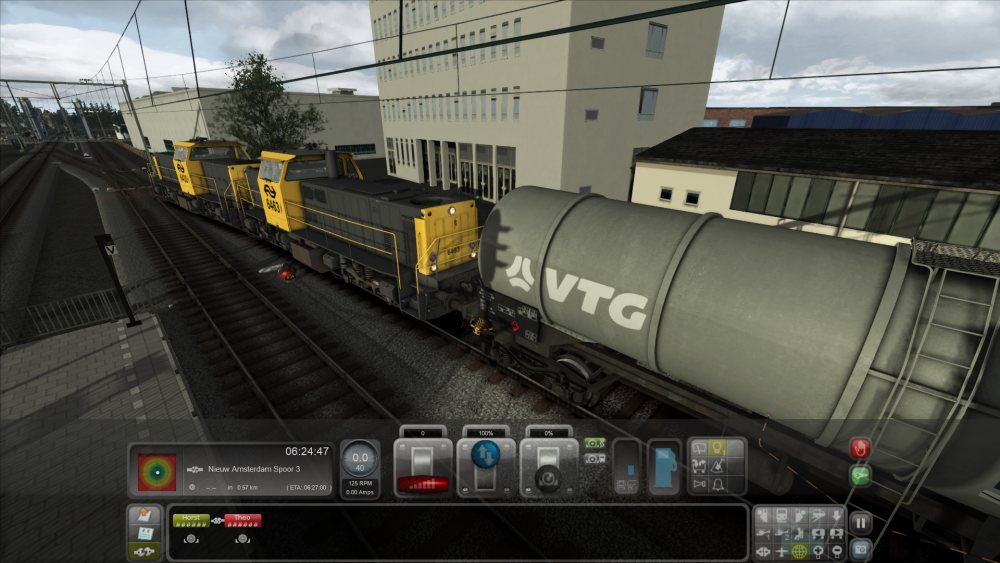
Task: Select the Horst locomotive in consist bar
Action: point(190,520)
